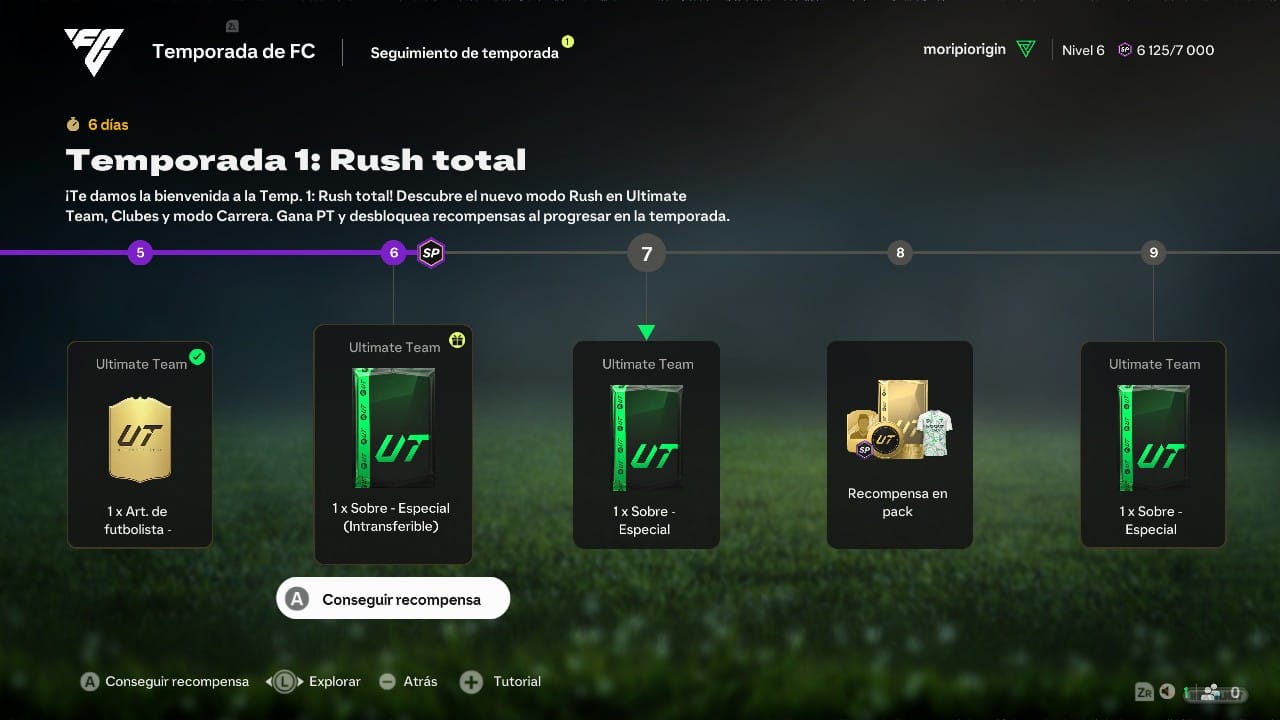This screenshot has width=1280, height=720.
Task: Select the level 9 Sobre Especial reward card
Action: [1153, 444]
